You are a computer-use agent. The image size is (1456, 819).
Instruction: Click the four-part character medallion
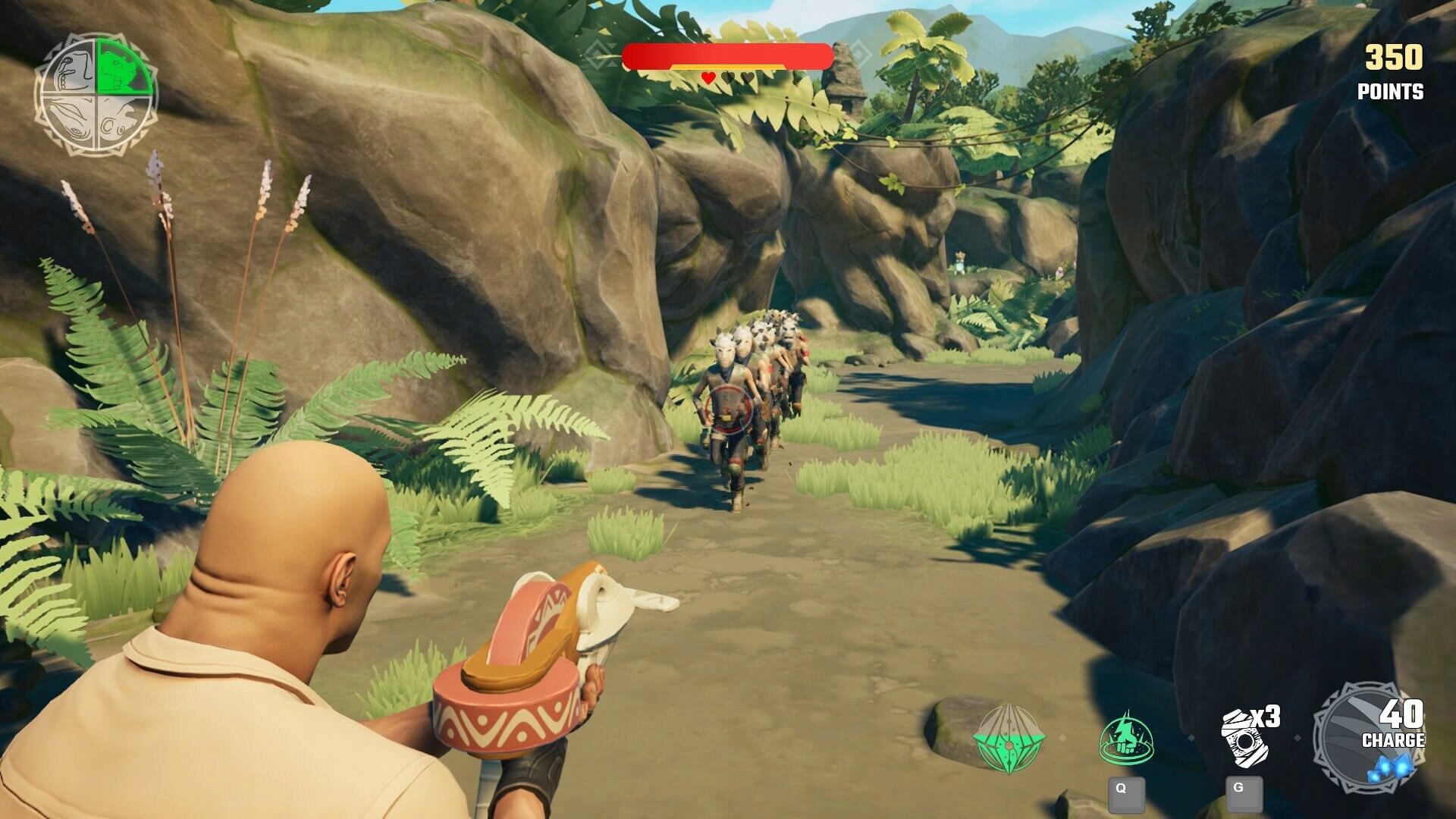(95, 95)
